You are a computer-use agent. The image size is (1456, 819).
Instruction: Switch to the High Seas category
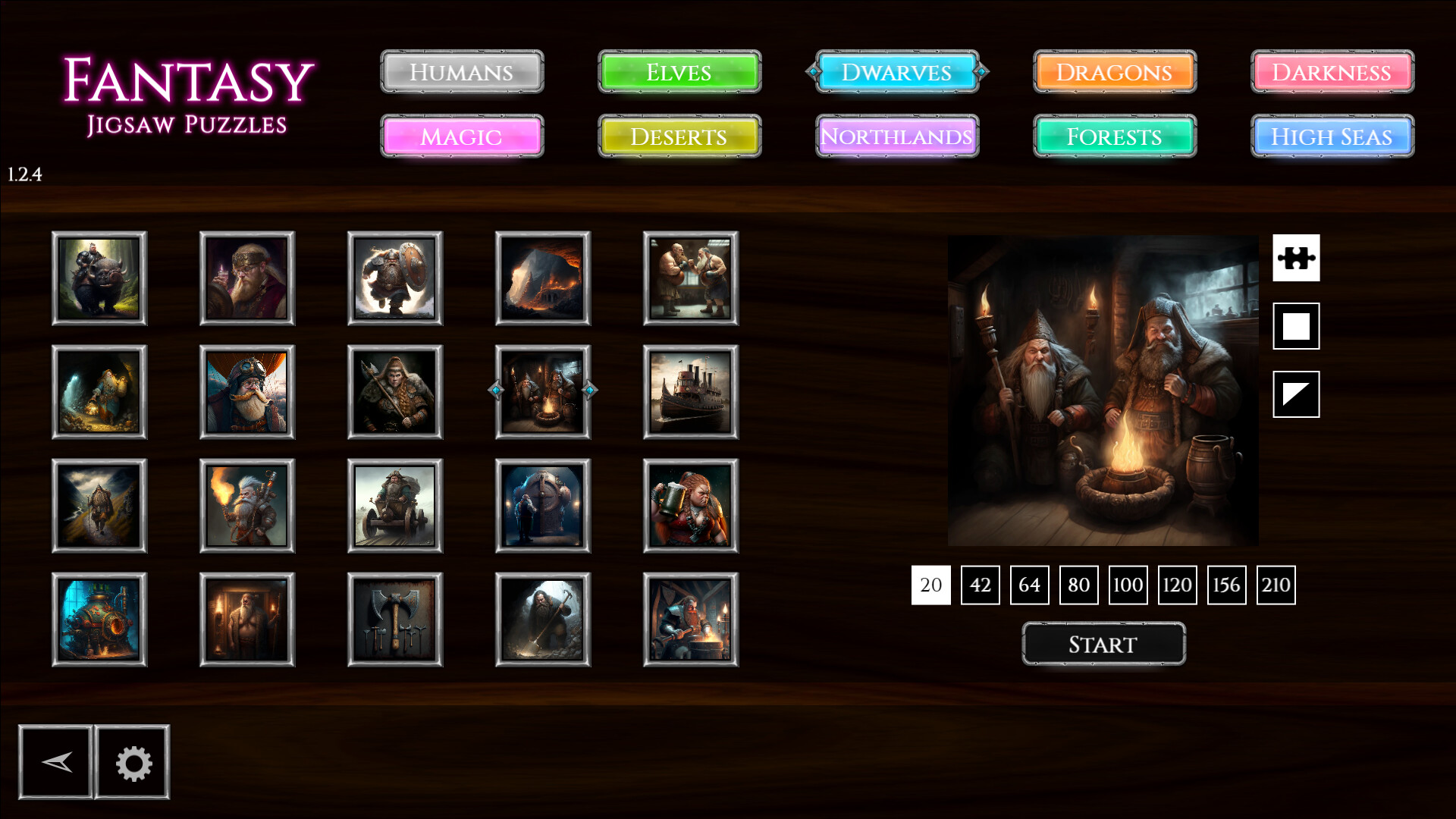point(1331,137)
